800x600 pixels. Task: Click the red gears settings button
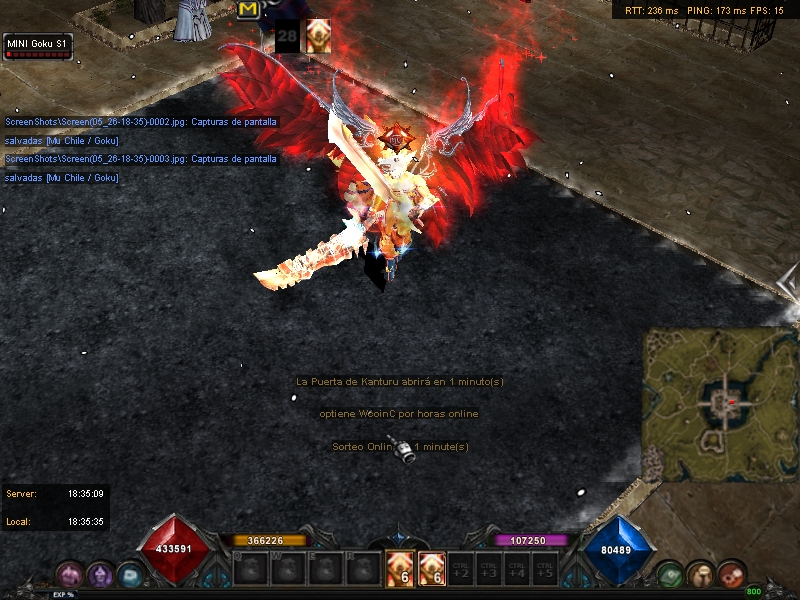(731, 573)
